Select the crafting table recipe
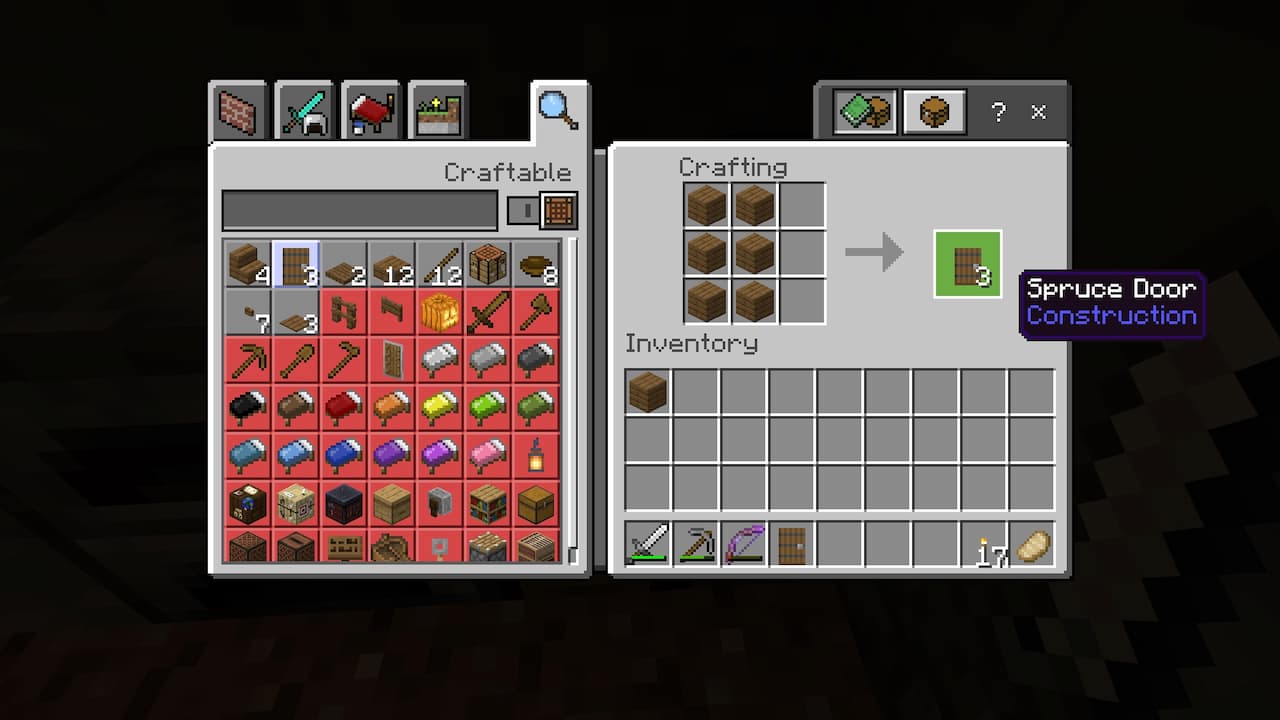Viewport: 1280px width, 720px height. [487, 264]
